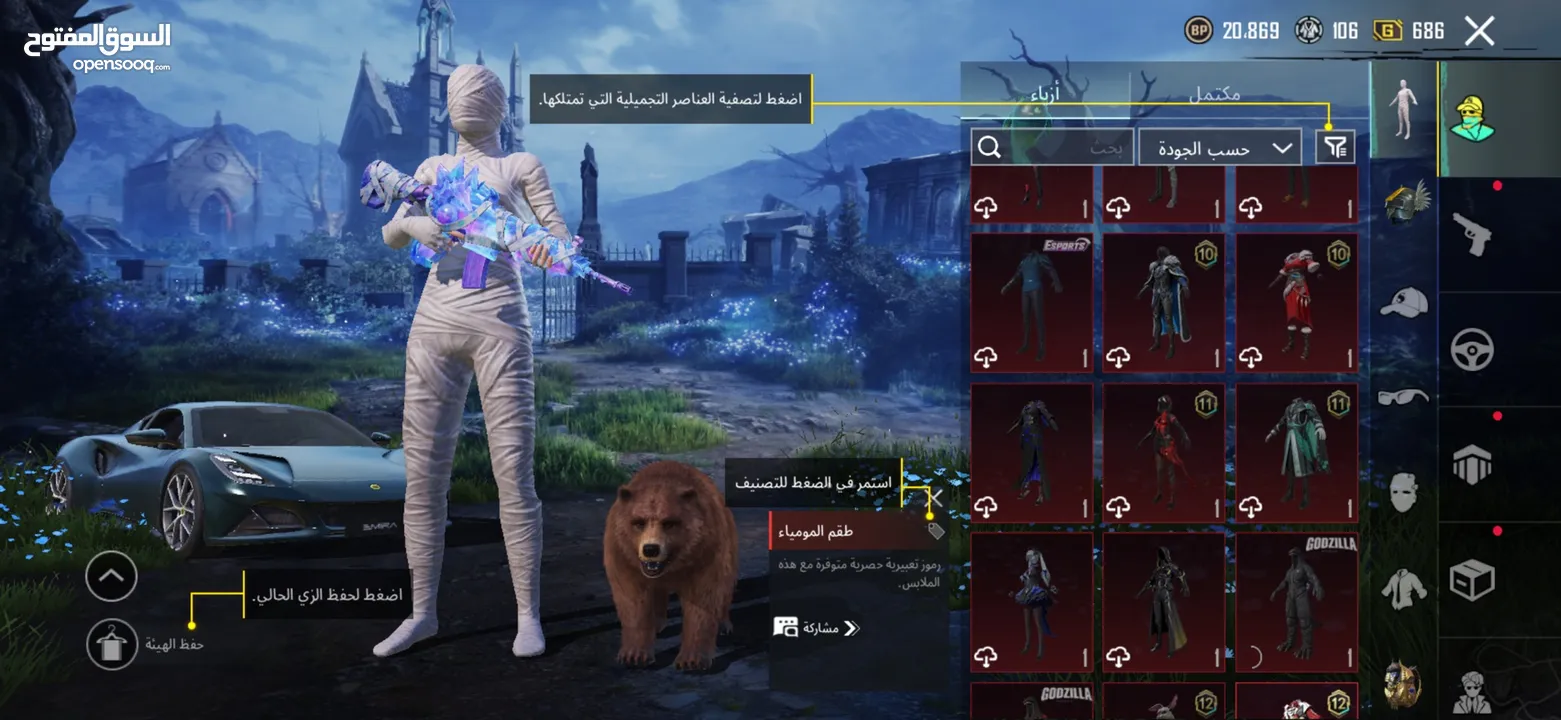Open the quality sort dropdown حسب الجودة
Viewport: 1561px width, 720px height.
tap(1218, 146)
